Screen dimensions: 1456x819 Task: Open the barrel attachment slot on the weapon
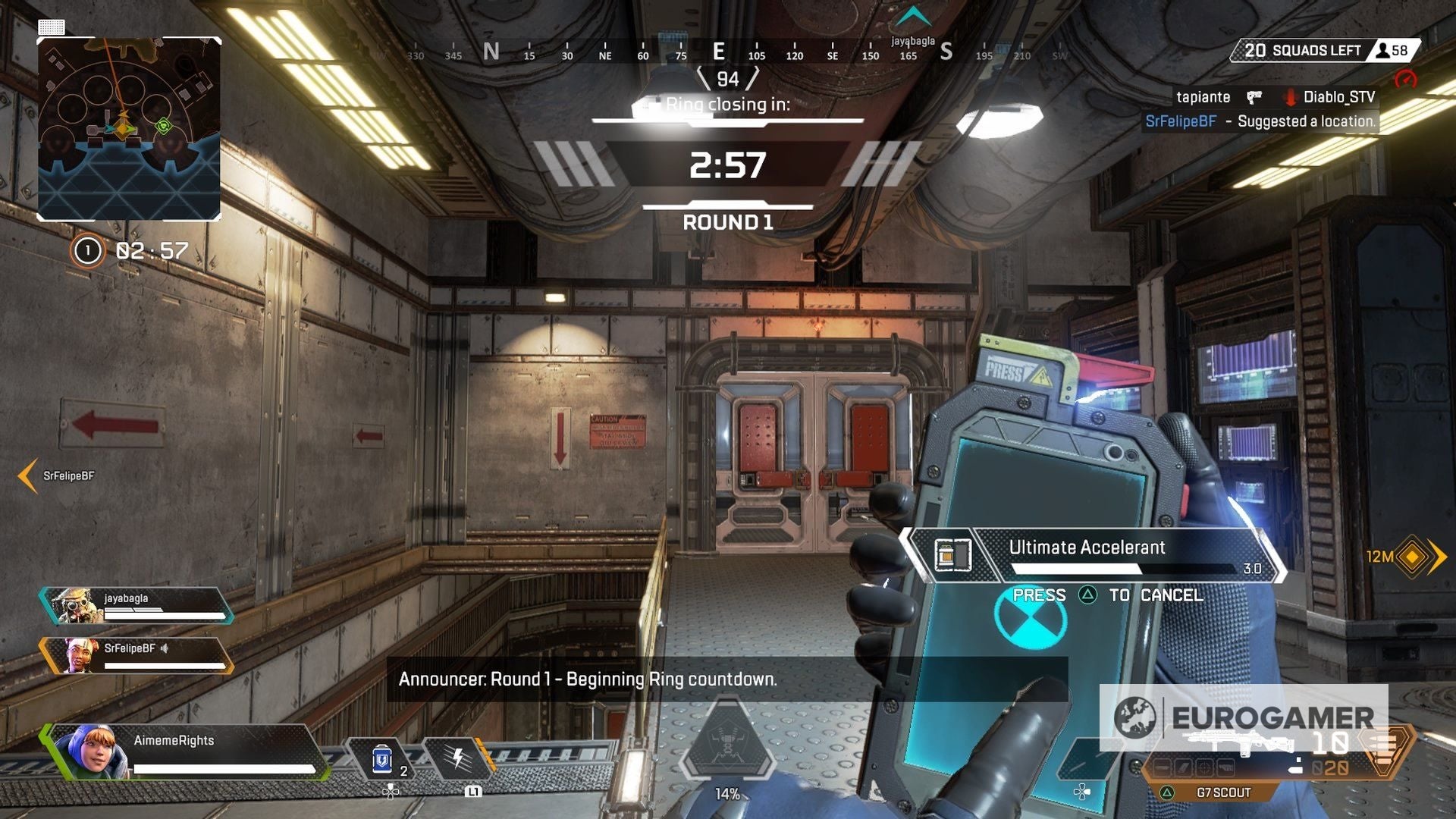(1161, 767)
